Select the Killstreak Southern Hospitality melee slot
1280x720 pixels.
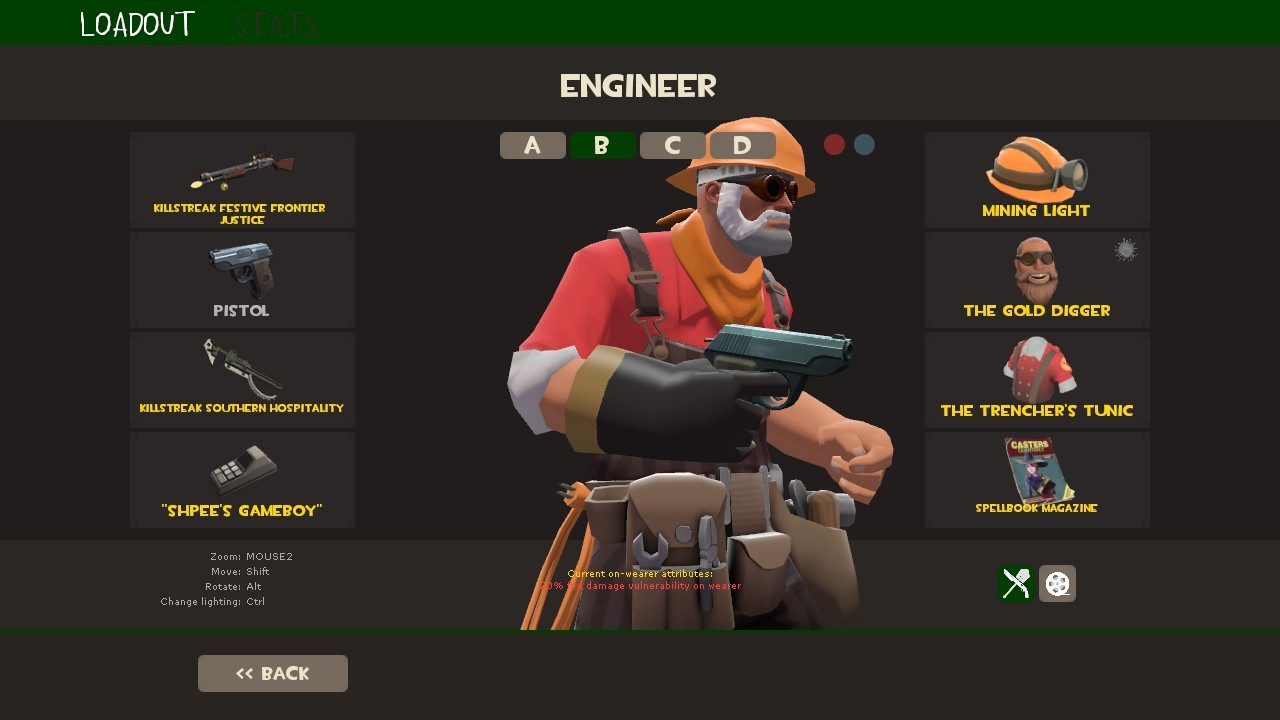click(241, 380)
